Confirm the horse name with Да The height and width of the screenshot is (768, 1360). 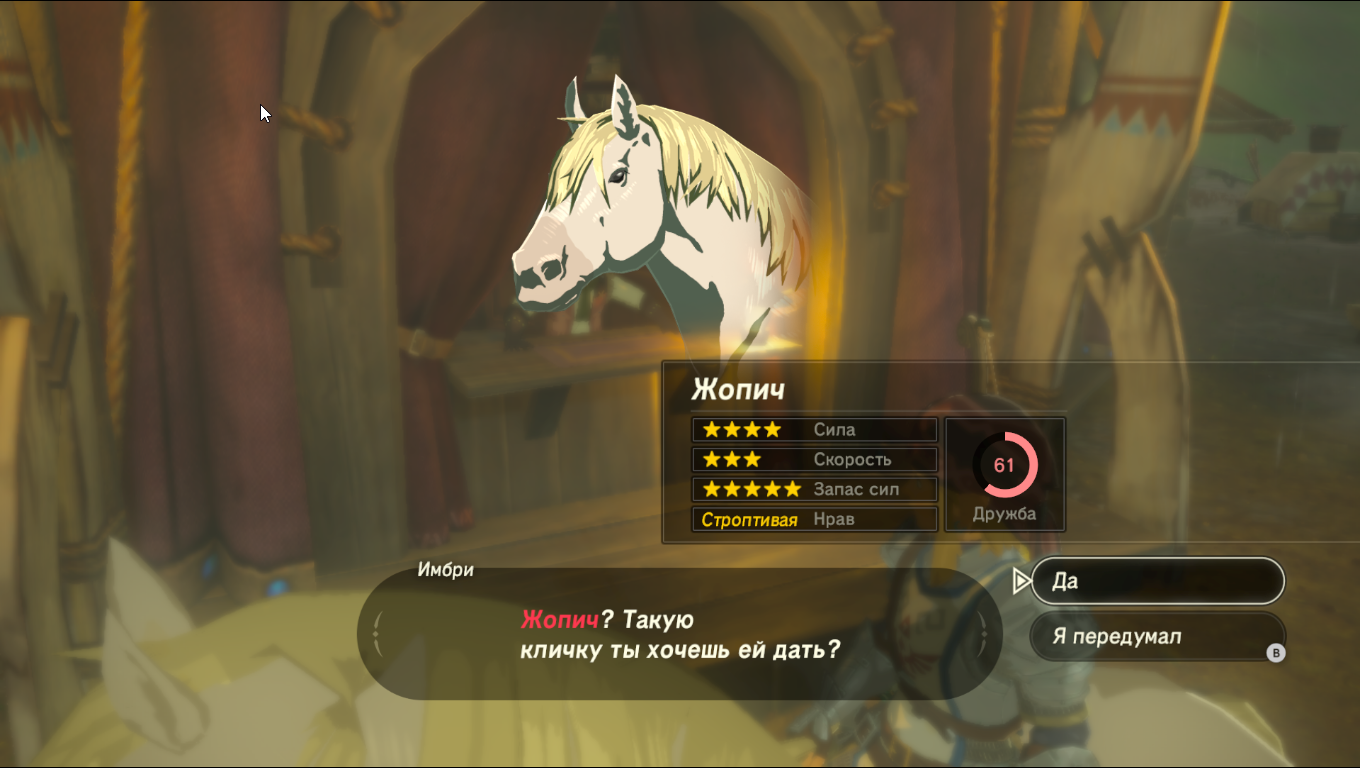[x=1156, y=581]
